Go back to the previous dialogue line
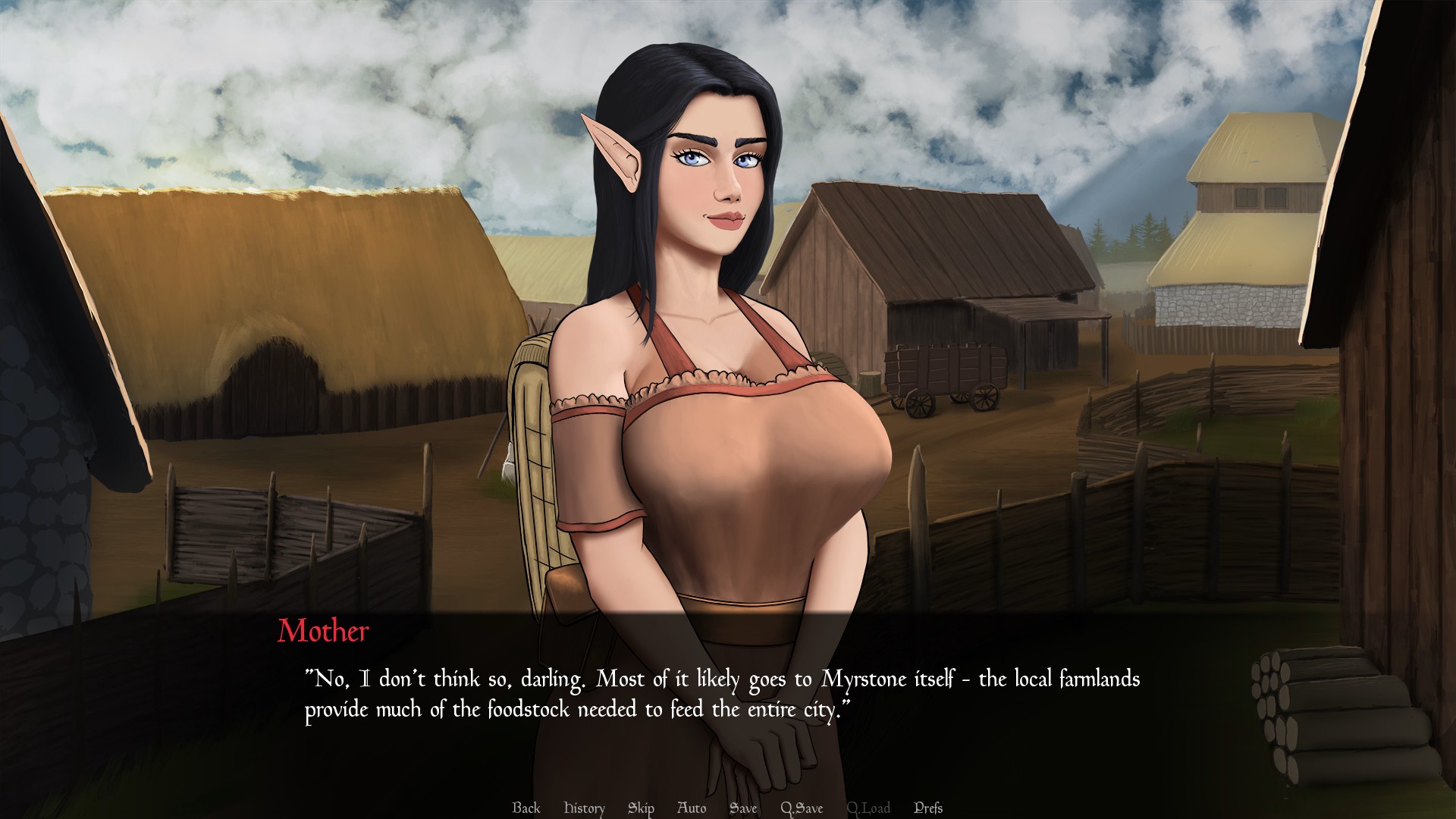Image resolution: width=1456 pixels, height=819 pixels. tap(526, 808)
